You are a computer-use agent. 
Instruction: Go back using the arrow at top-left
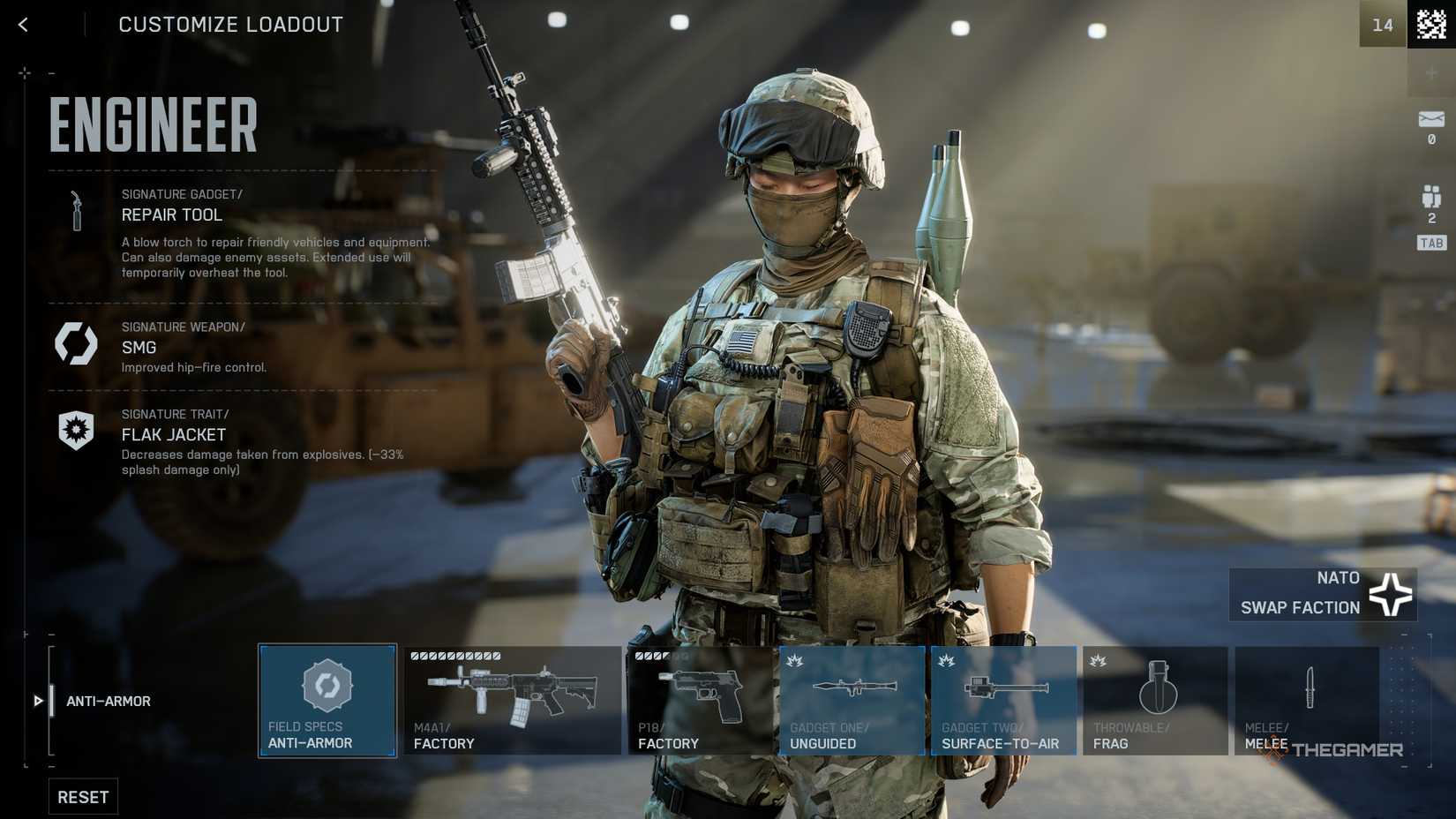(23, 24)
